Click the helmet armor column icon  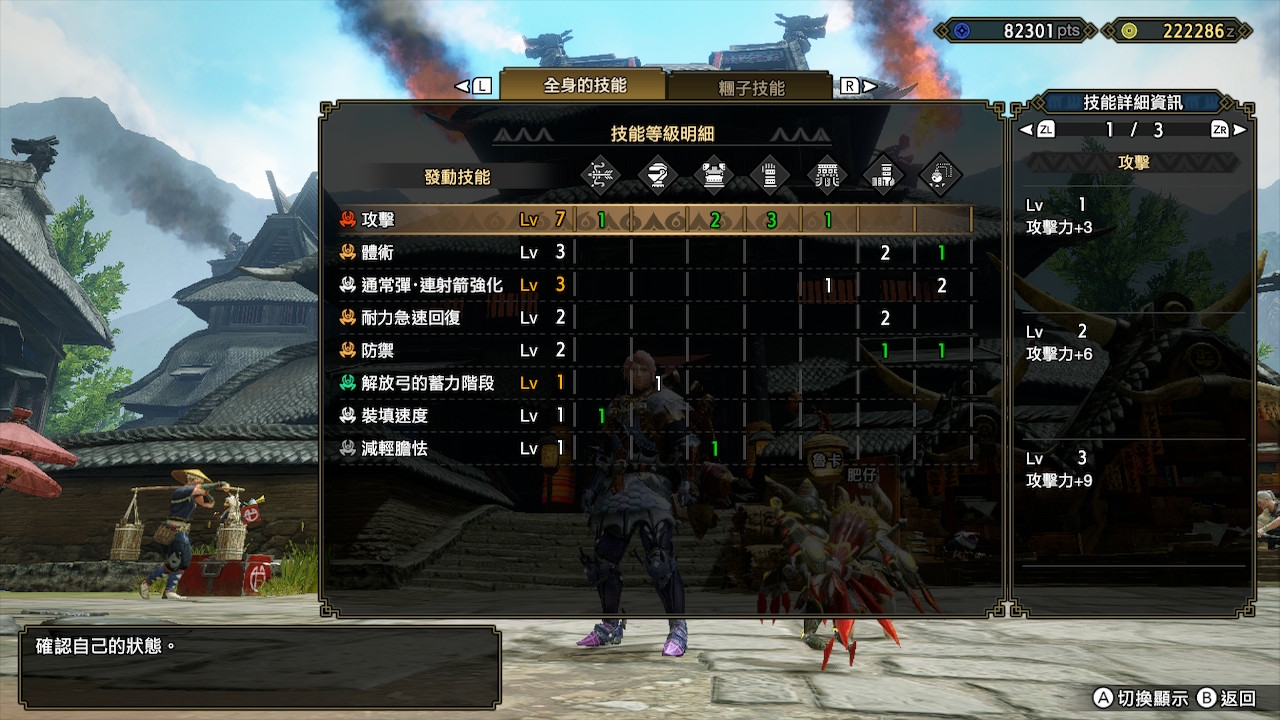[658, 175]
